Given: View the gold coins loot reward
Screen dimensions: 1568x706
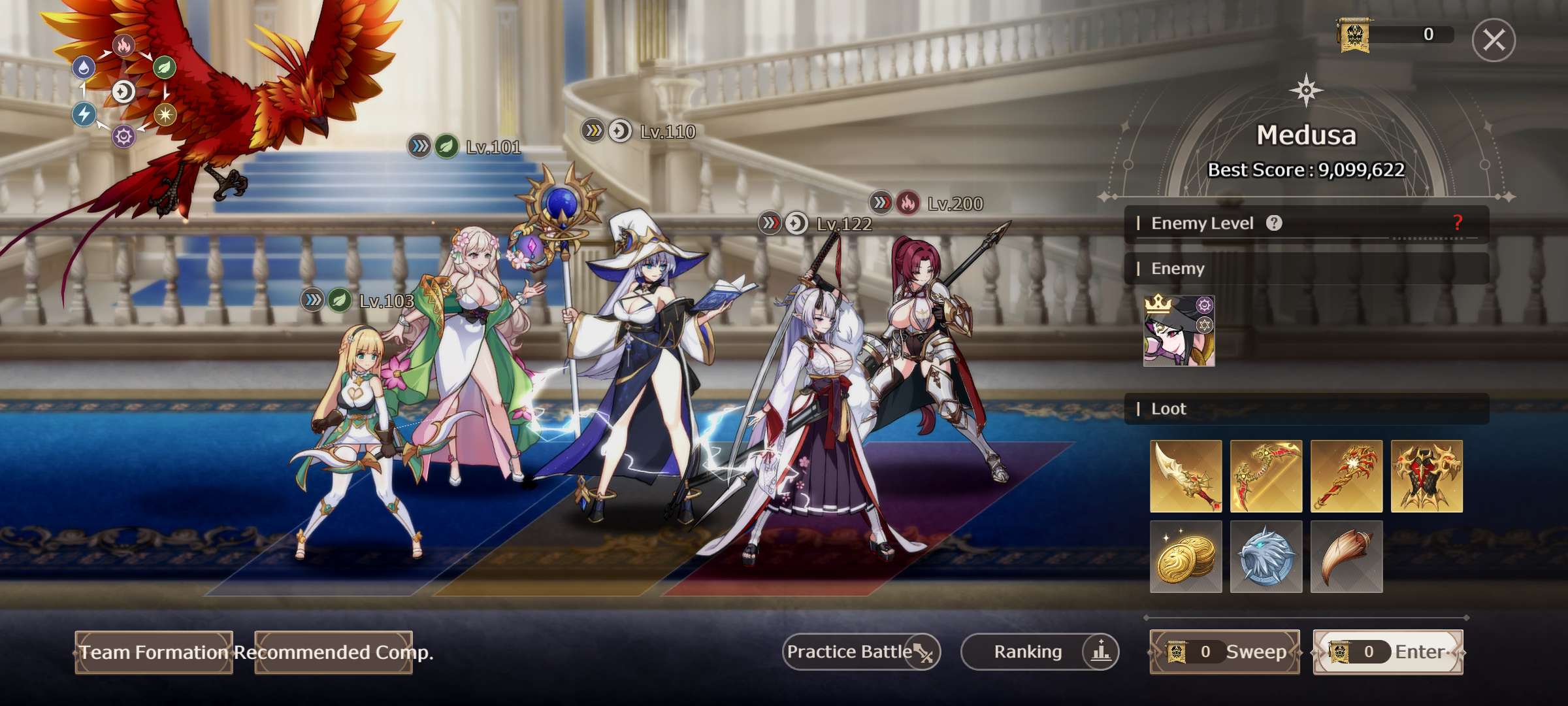Looking at the screenshot, I should (x=1186, y=556).
